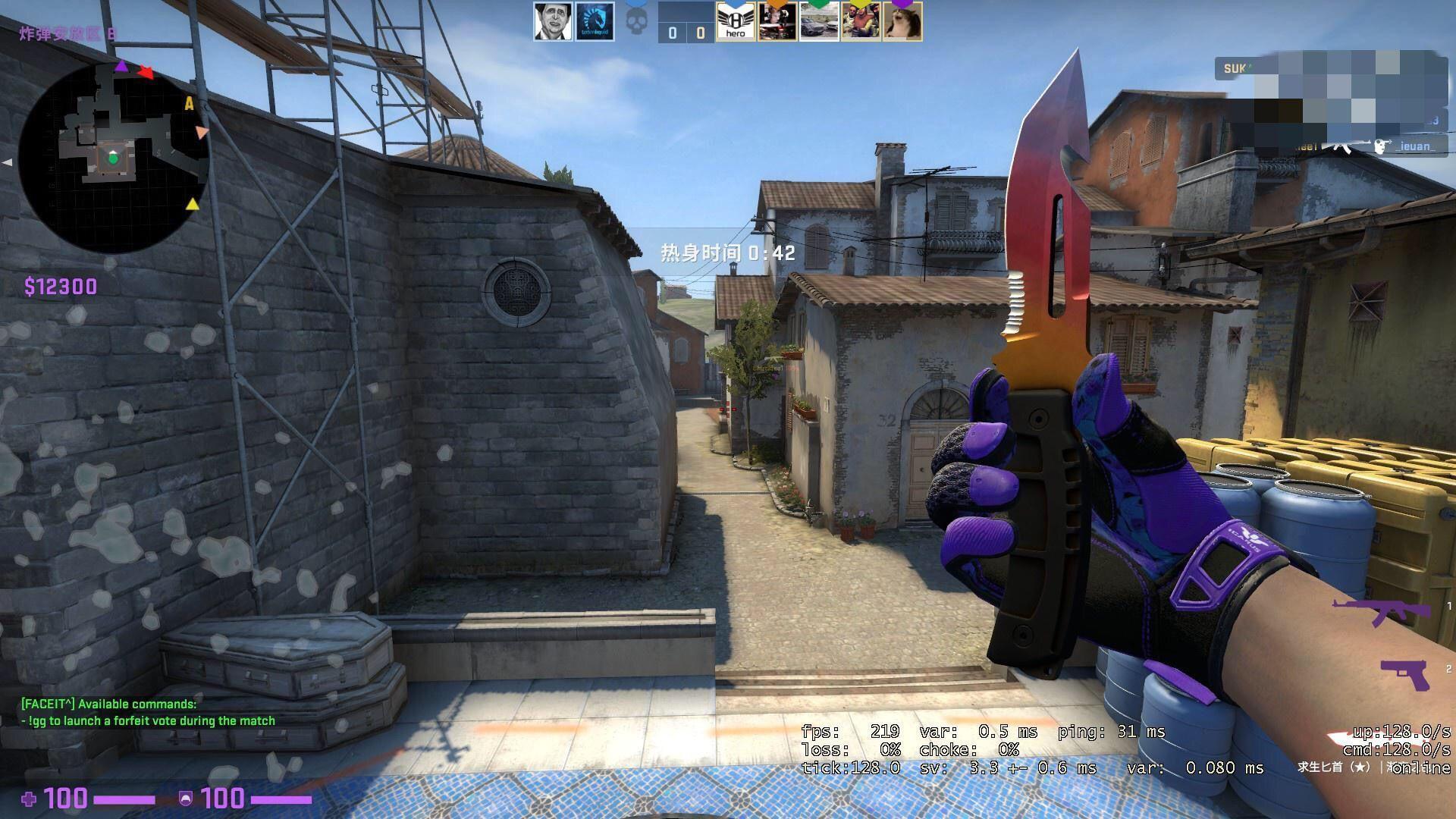Screen dimensions: 1456x819
Task: Click the headshot icon next to _ieuan_
Action: coord(1381,146)
